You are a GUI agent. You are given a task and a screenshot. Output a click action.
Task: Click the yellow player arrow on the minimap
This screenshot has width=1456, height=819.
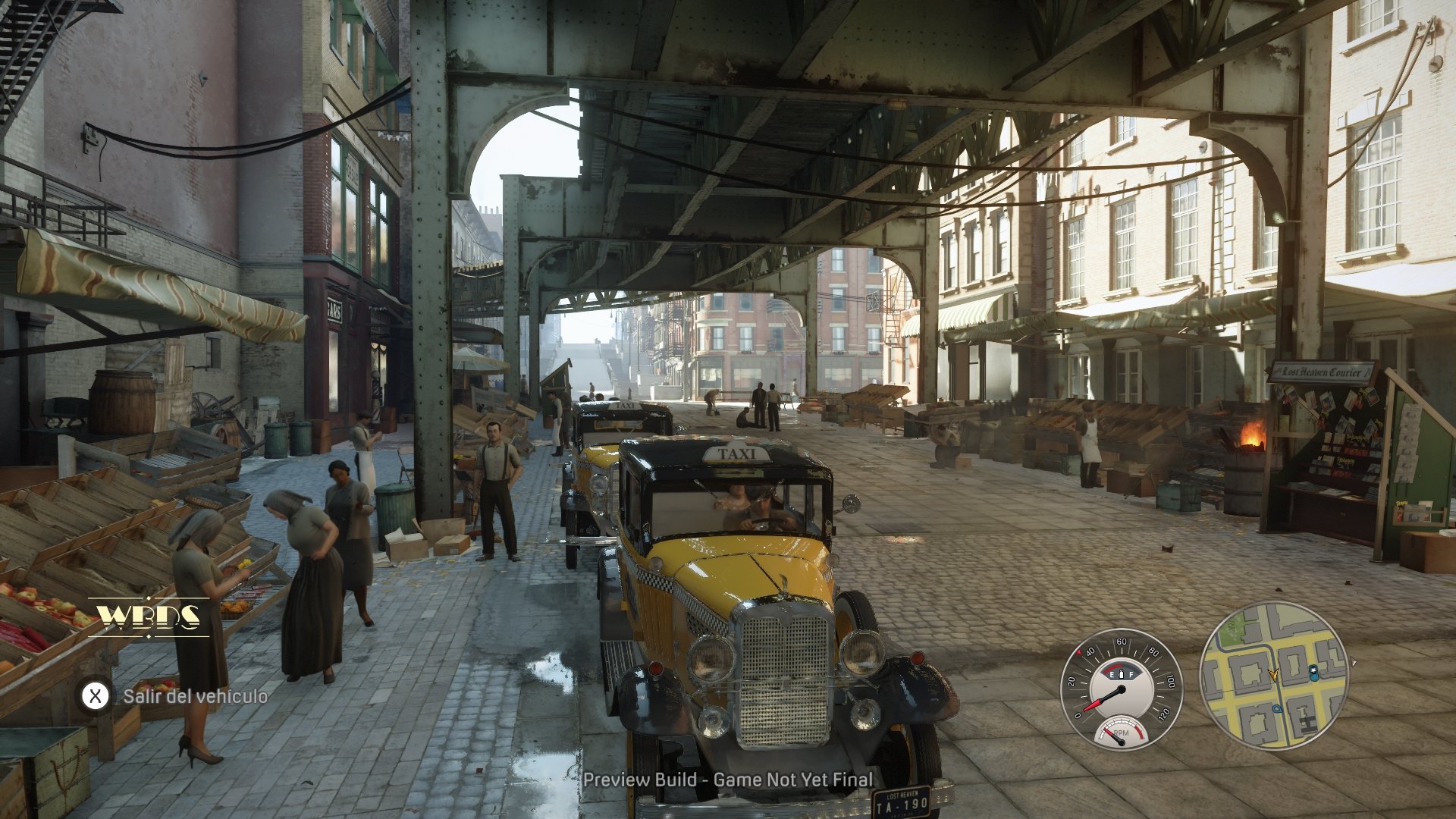tap(1274, 673)
